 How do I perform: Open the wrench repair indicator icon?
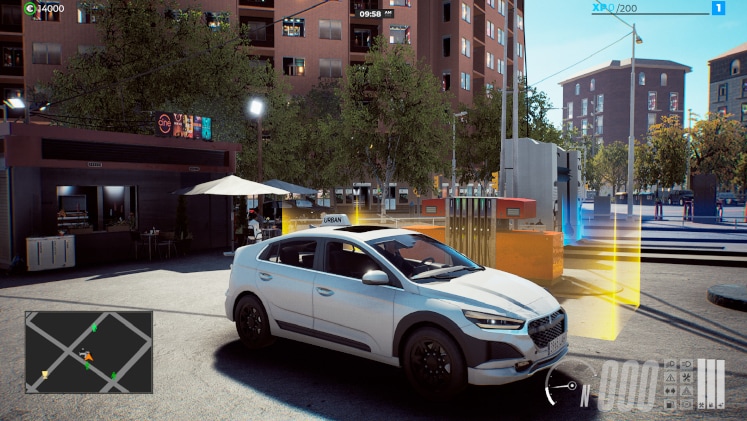[x=687, y=377]
